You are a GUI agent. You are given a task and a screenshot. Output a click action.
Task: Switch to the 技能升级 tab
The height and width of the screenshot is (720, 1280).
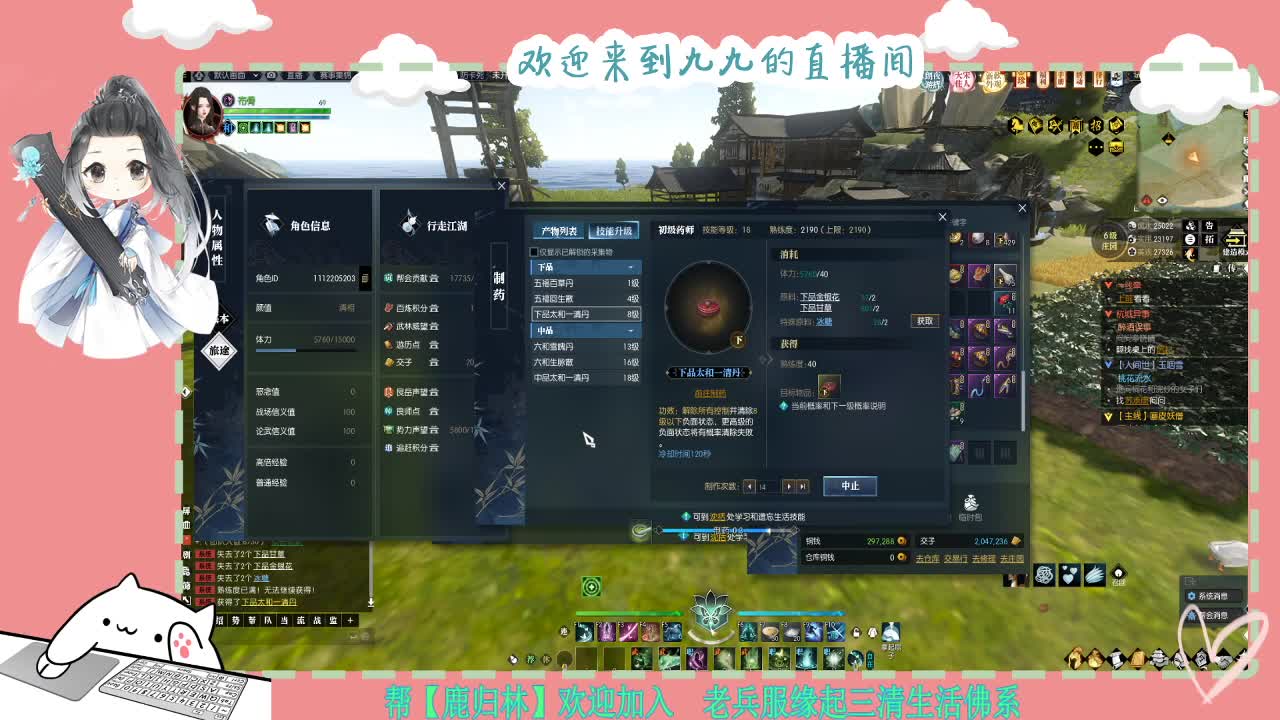[x=615, y=231]
